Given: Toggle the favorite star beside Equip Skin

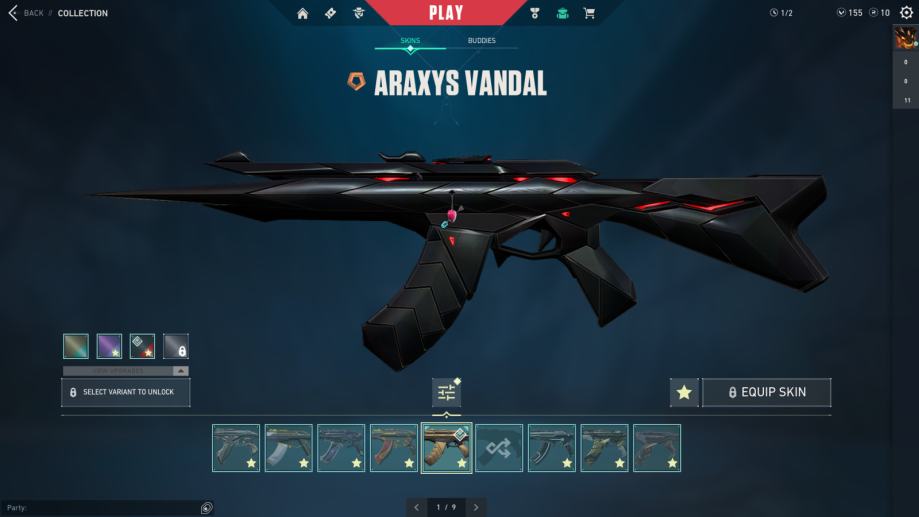Looking at the screenshot, I should point(684,392).
